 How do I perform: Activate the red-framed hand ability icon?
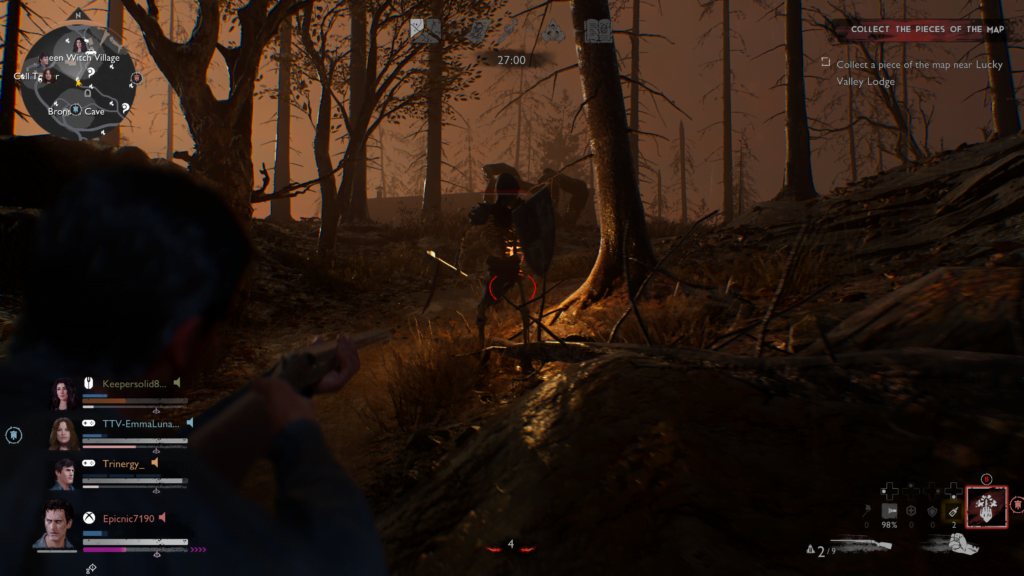[x=987, y=506]
